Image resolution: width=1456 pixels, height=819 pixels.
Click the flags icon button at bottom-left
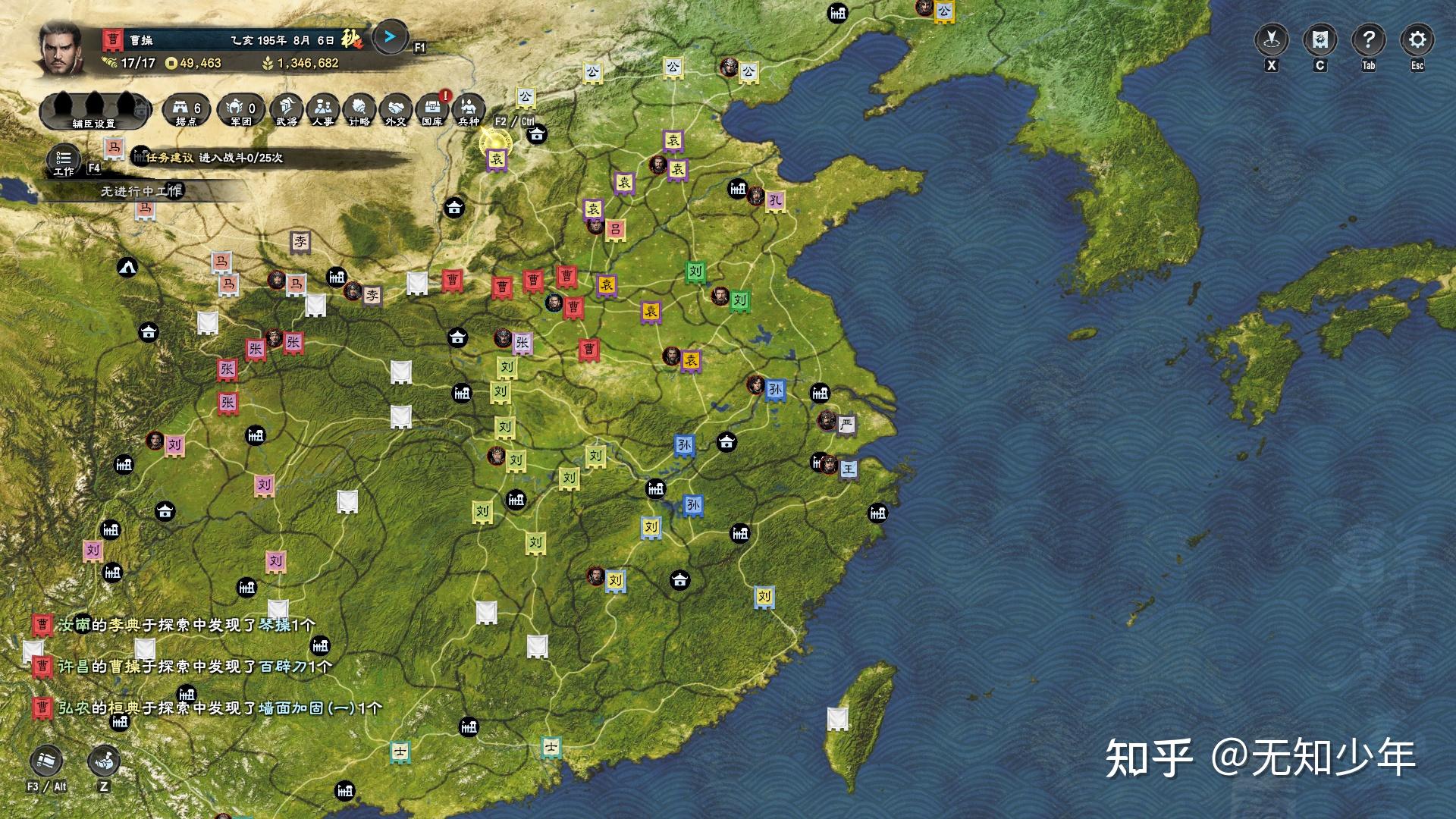46,761
